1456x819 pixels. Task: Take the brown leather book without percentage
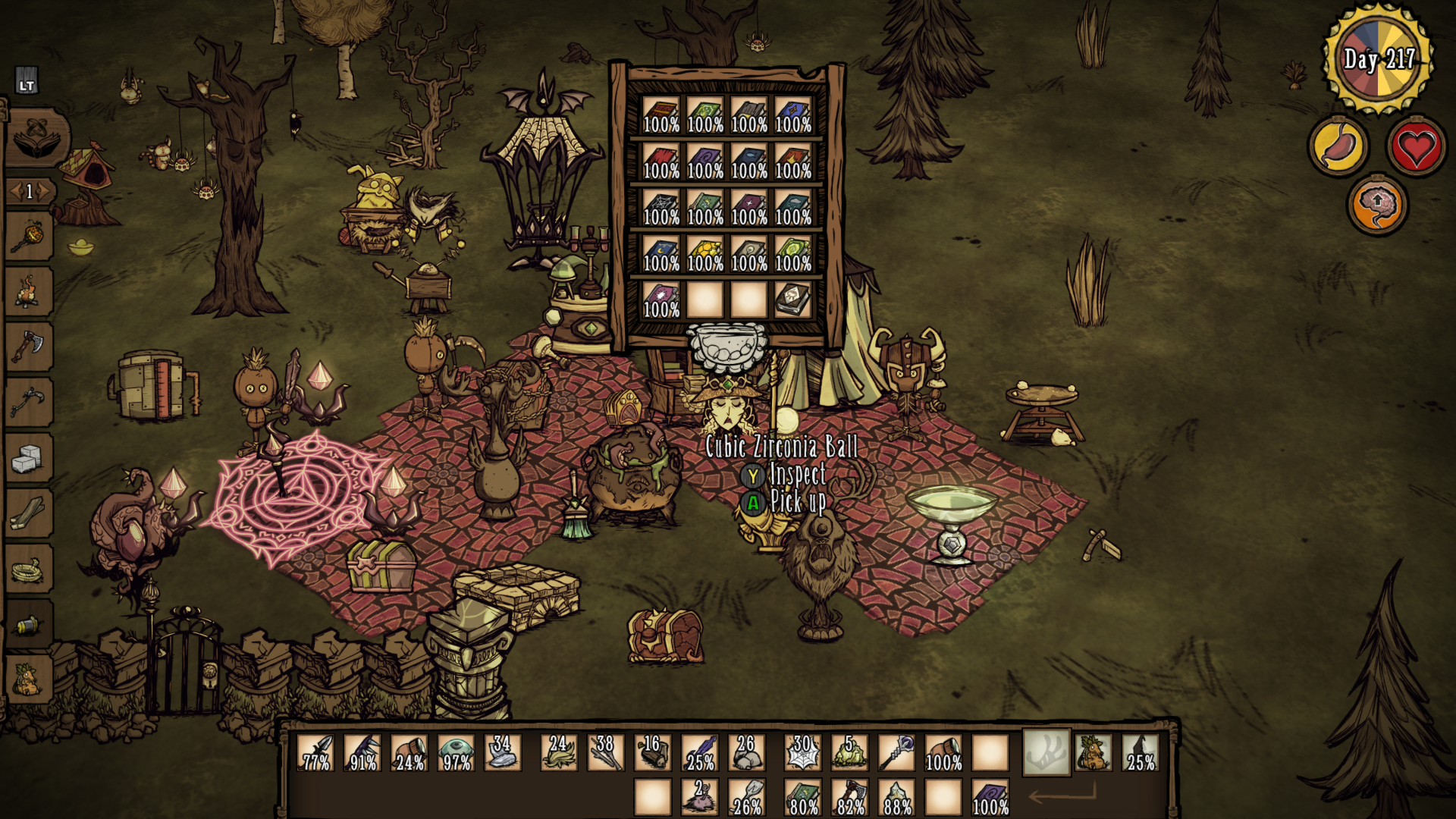(x=792, y=300)
